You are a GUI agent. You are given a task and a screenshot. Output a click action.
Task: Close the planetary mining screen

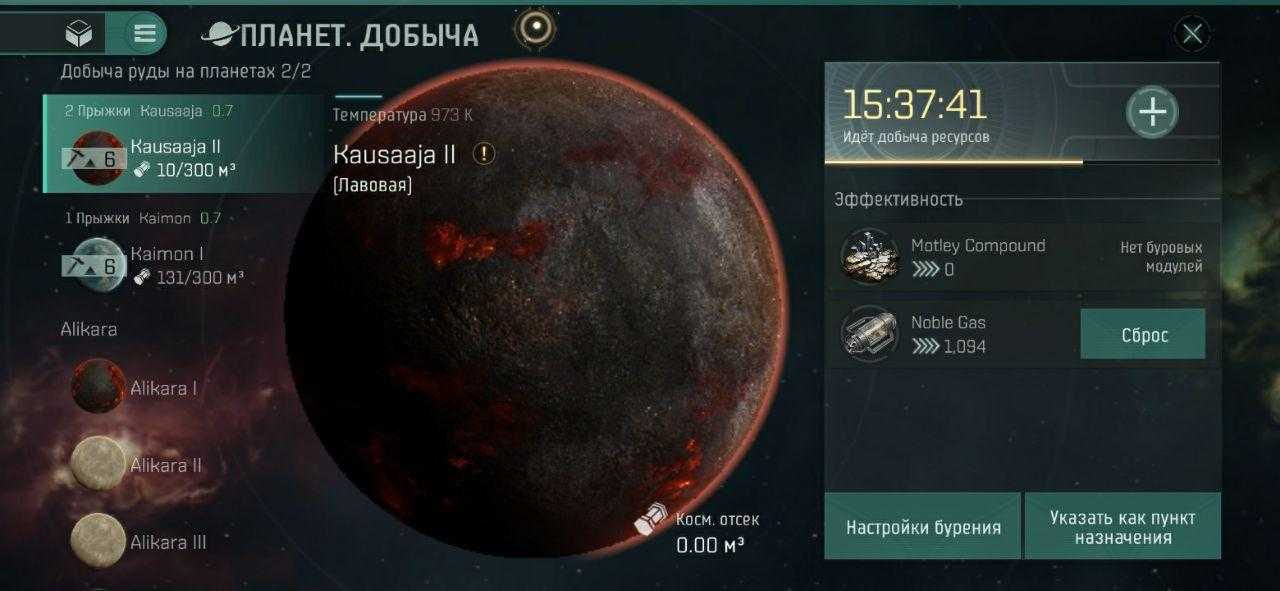click(1192, 35)
